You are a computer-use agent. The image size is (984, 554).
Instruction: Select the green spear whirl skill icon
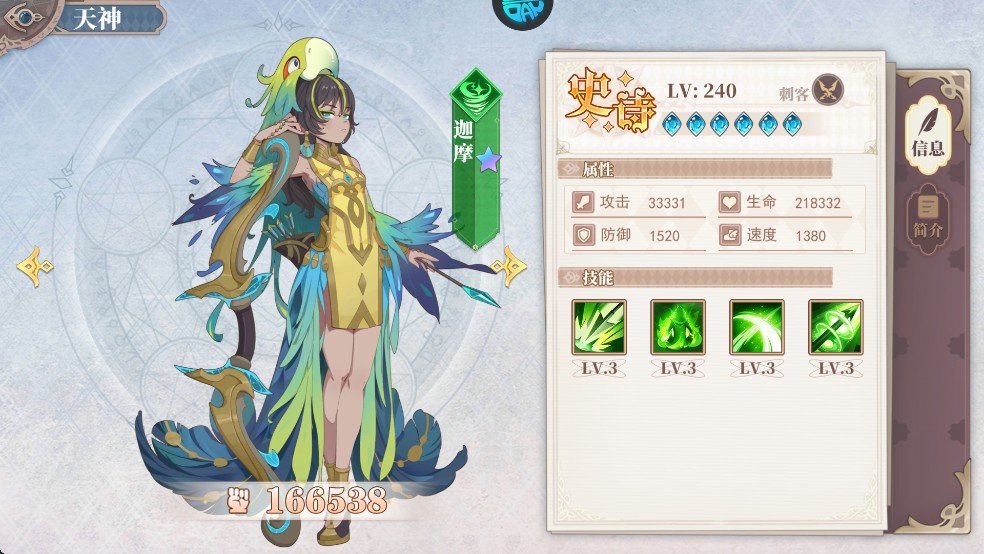coord(835,327)
